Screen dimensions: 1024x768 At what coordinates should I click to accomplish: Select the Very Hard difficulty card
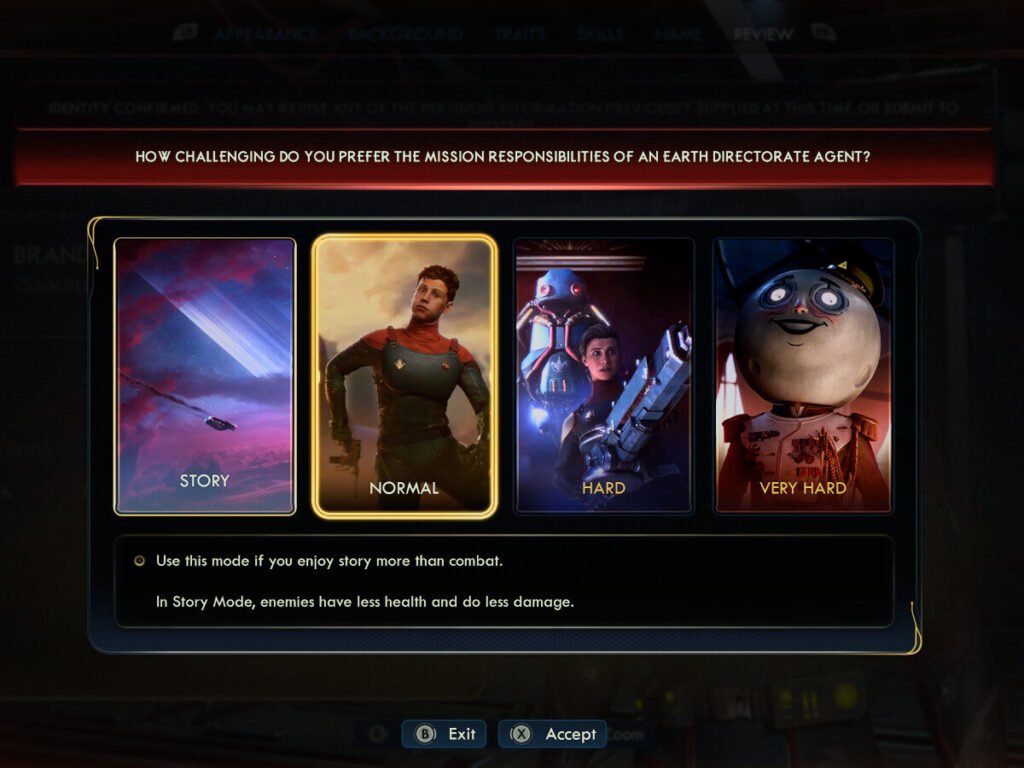[x=803, y=376]
